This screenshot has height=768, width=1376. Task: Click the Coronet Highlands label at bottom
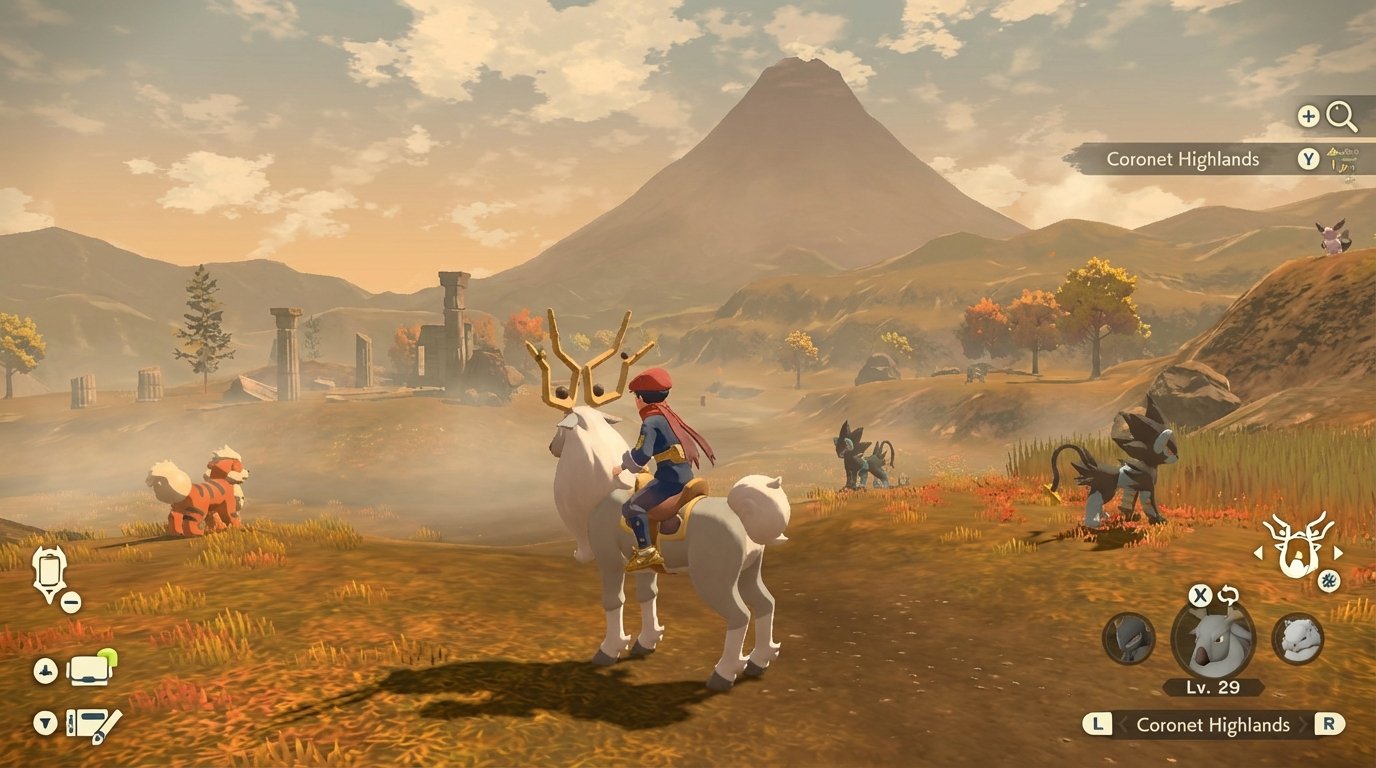click(1213, 723)
